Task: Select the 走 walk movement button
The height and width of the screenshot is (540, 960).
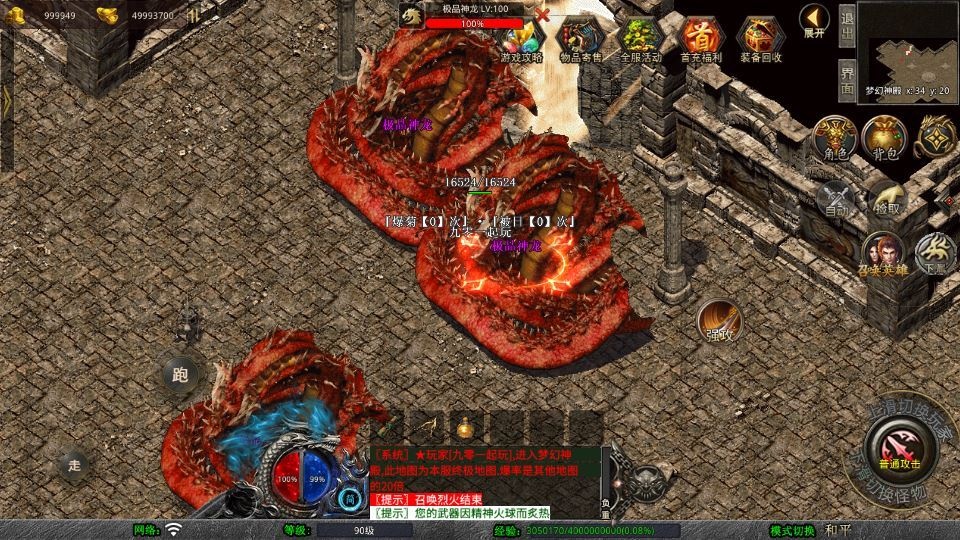Action: point(74,464)
